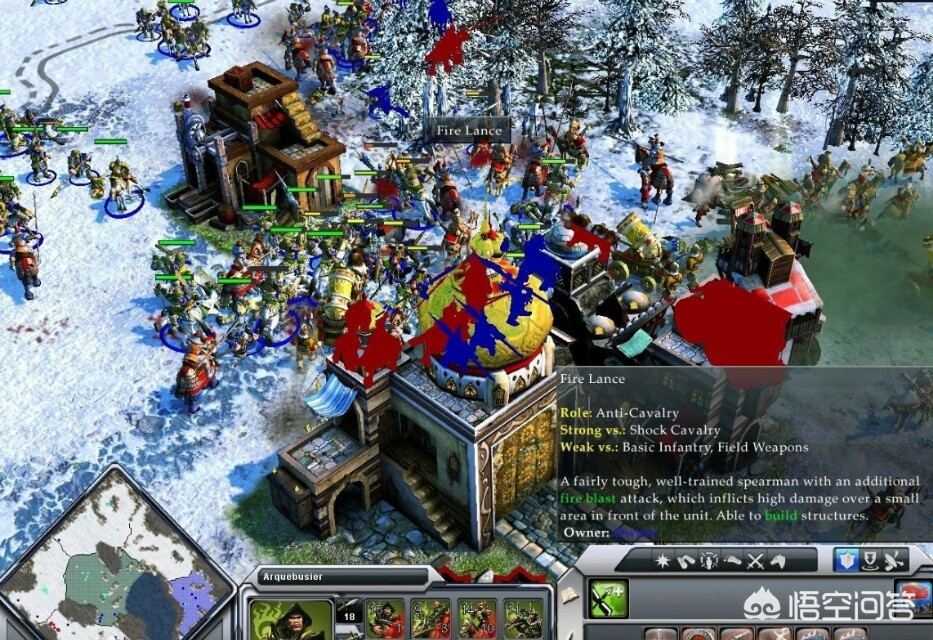The height and width of the screenshot is (640, 933).
Task: Select the encircled soldier icon in the command bar
Action: tap(708, 561)
